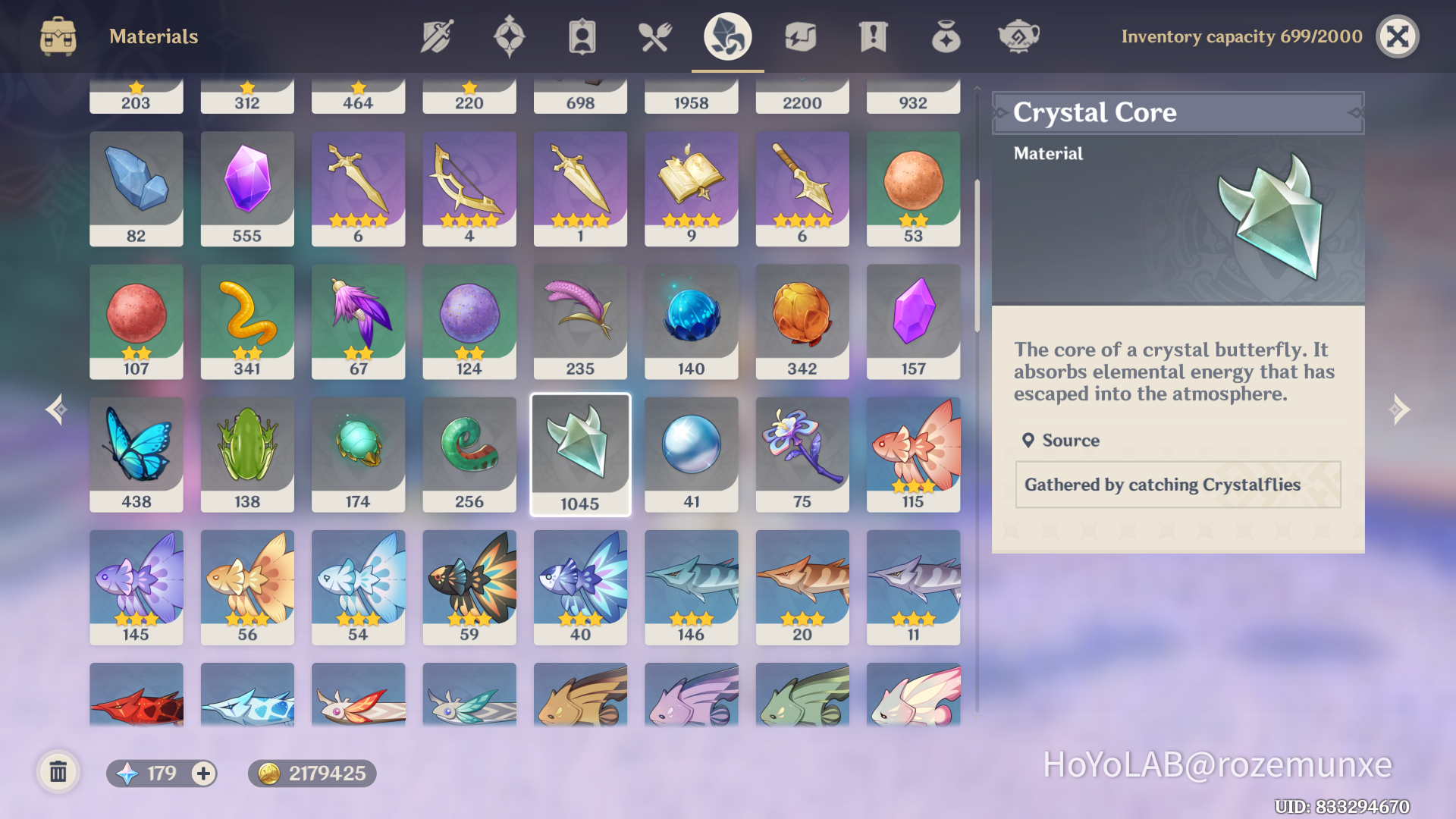1456x819 pixels.
Task: Click the Mora coin counter
Action: 309,773
